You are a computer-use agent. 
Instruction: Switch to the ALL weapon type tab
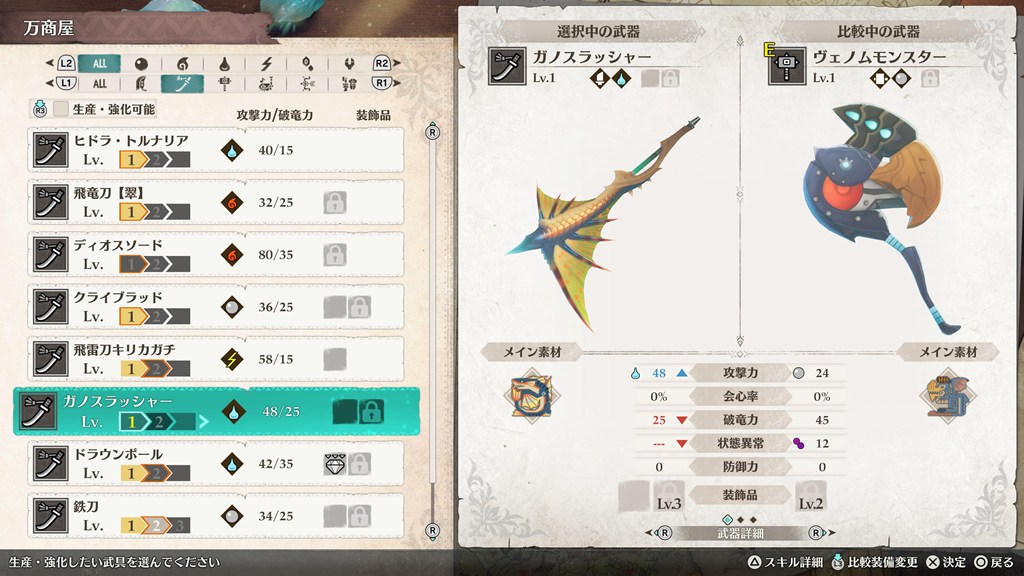[x=99, y=84]
